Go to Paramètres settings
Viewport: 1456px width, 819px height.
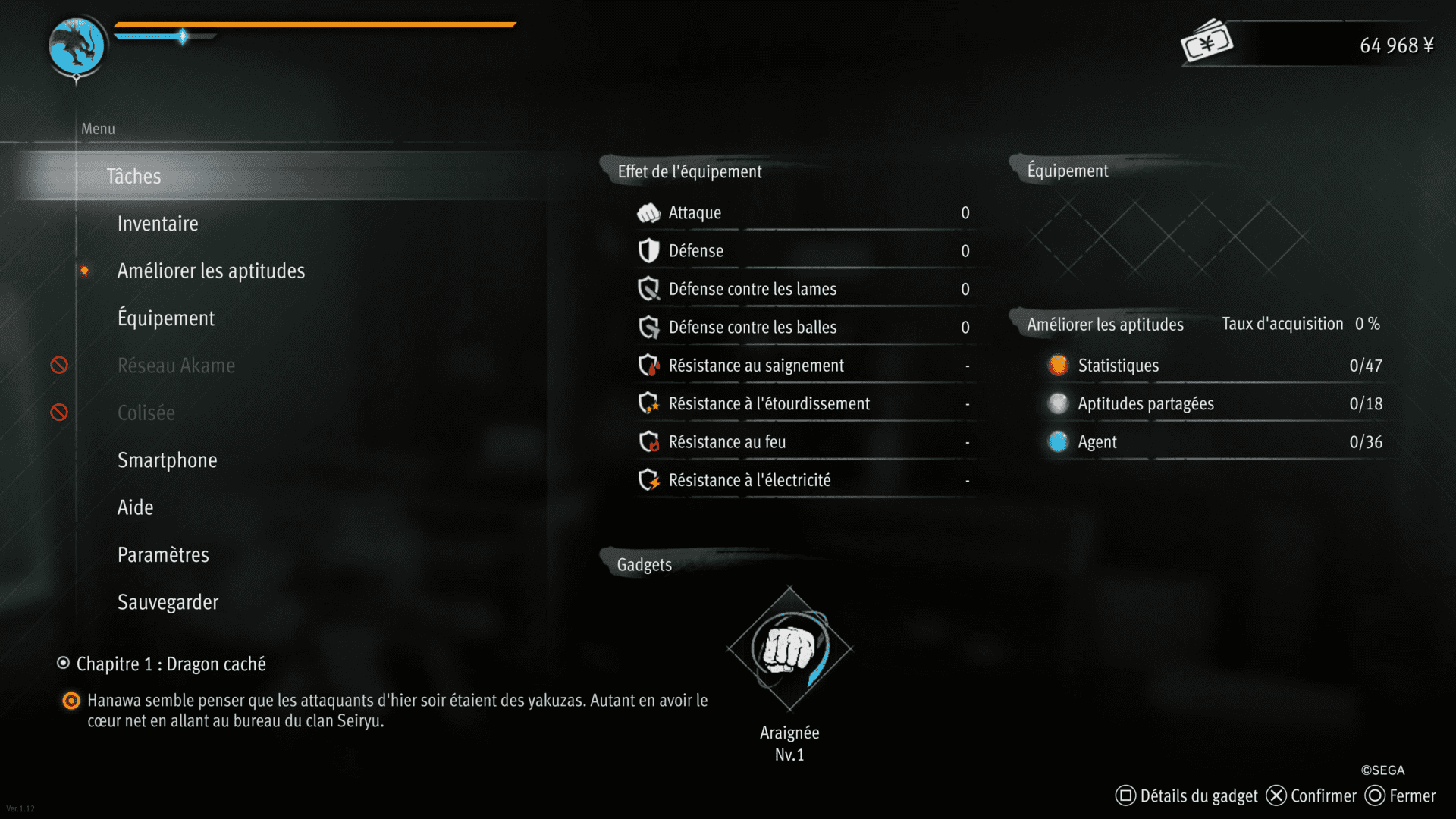click(x=163, y=555)
